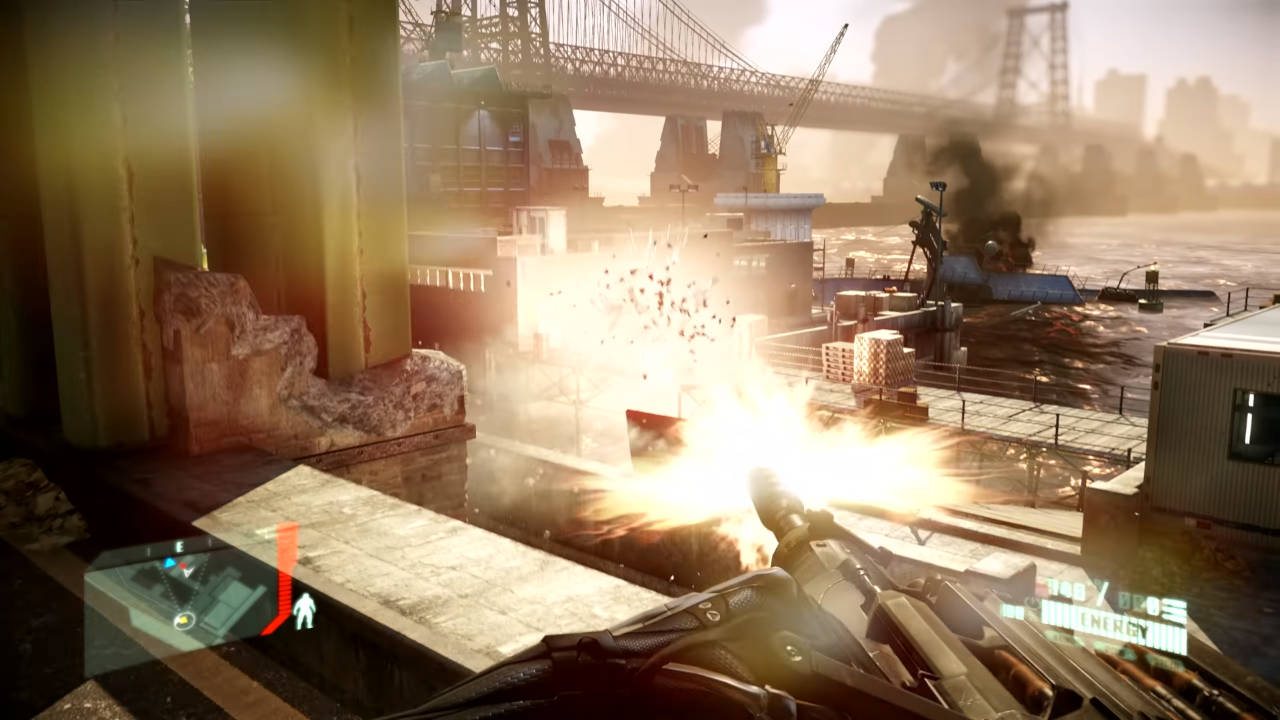The width and height of the screenshot is (1280, 720).
Task: Click the blue ally triangle on the minimap
Action: click(170, 563)
